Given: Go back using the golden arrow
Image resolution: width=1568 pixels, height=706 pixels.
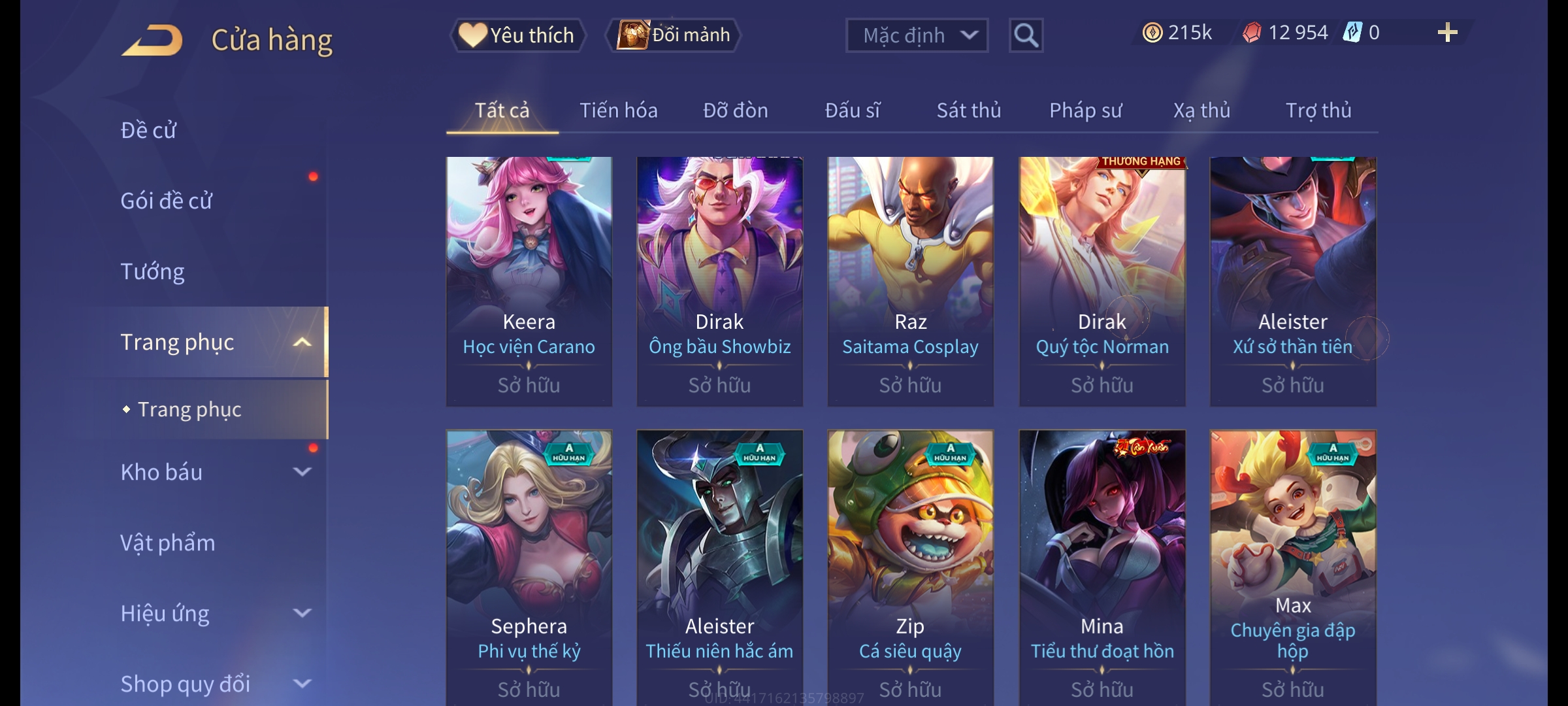Looking at the screenshot, I should (152, 41).
